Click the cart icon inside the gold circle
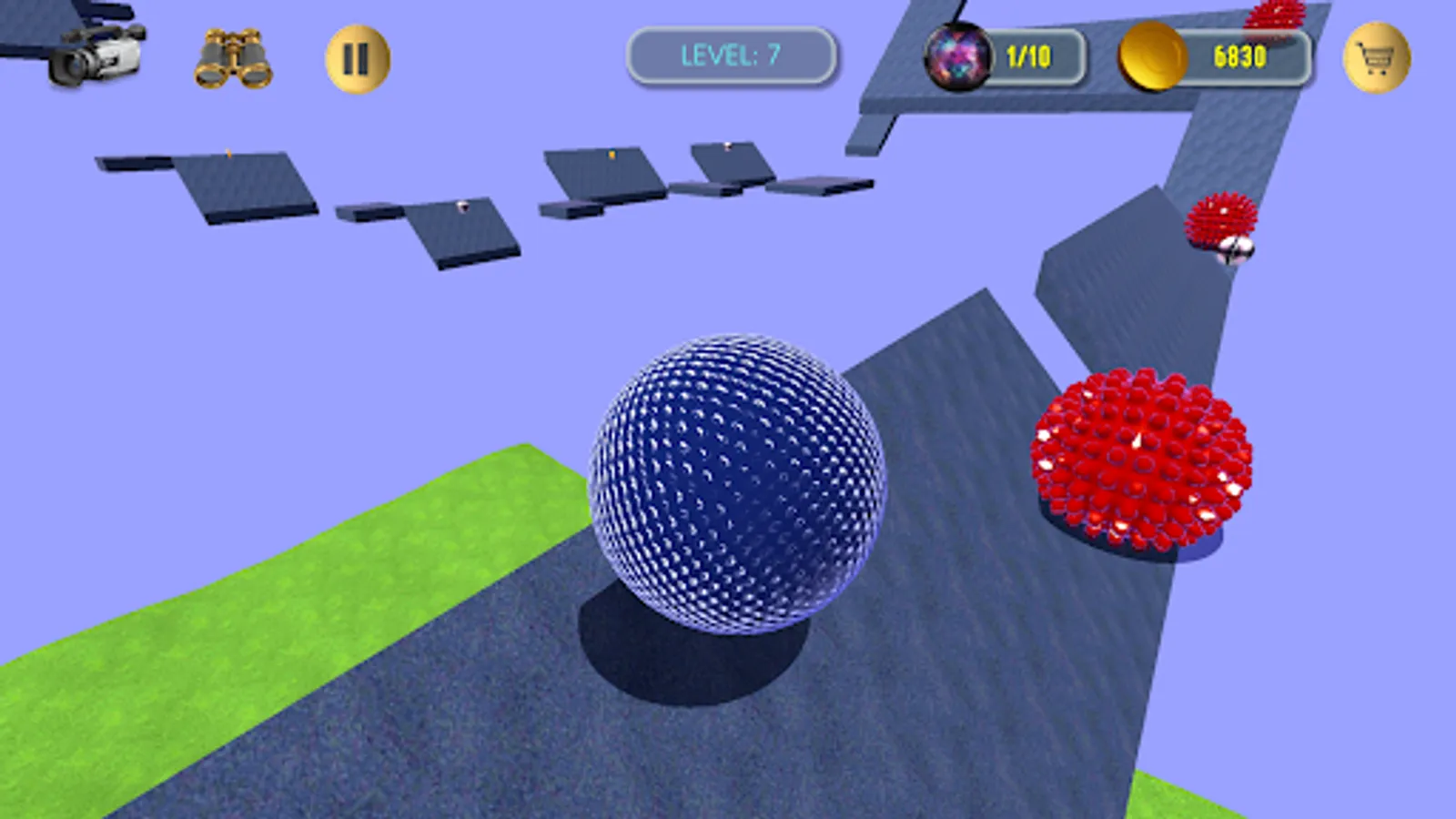Image resolution: width=1456 pixels, height=819 pixels. [1376, 57]
